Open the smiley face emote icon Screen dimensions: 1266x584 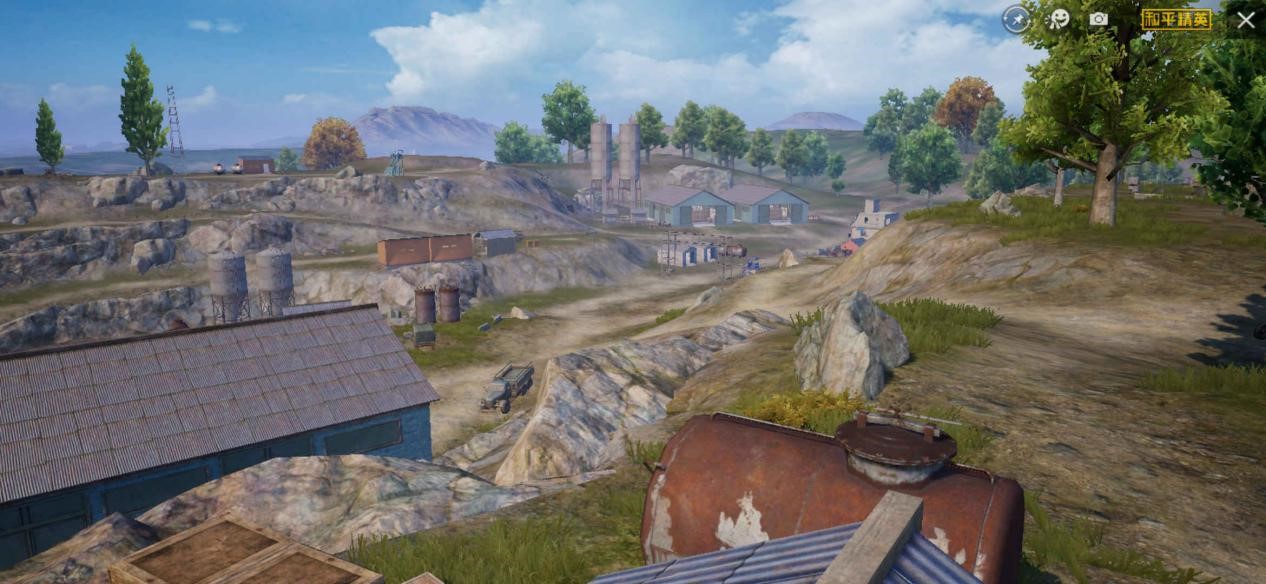pos(1058,19)
